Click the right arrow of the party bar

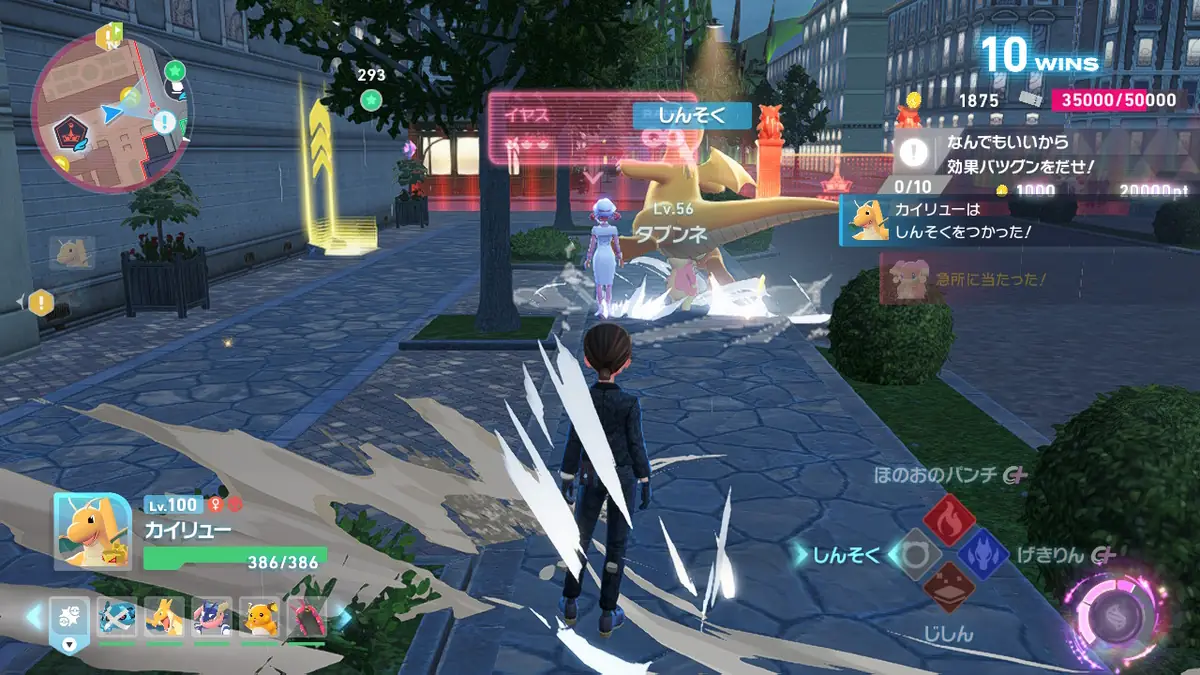pos(342,617)
